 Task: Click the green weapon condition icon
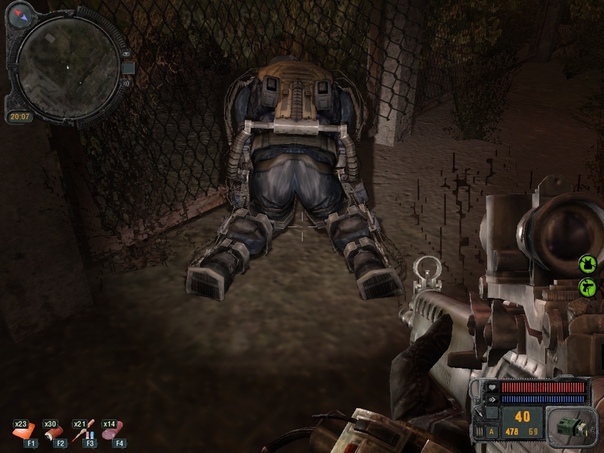pyautogui.click(x=588, y=288)
